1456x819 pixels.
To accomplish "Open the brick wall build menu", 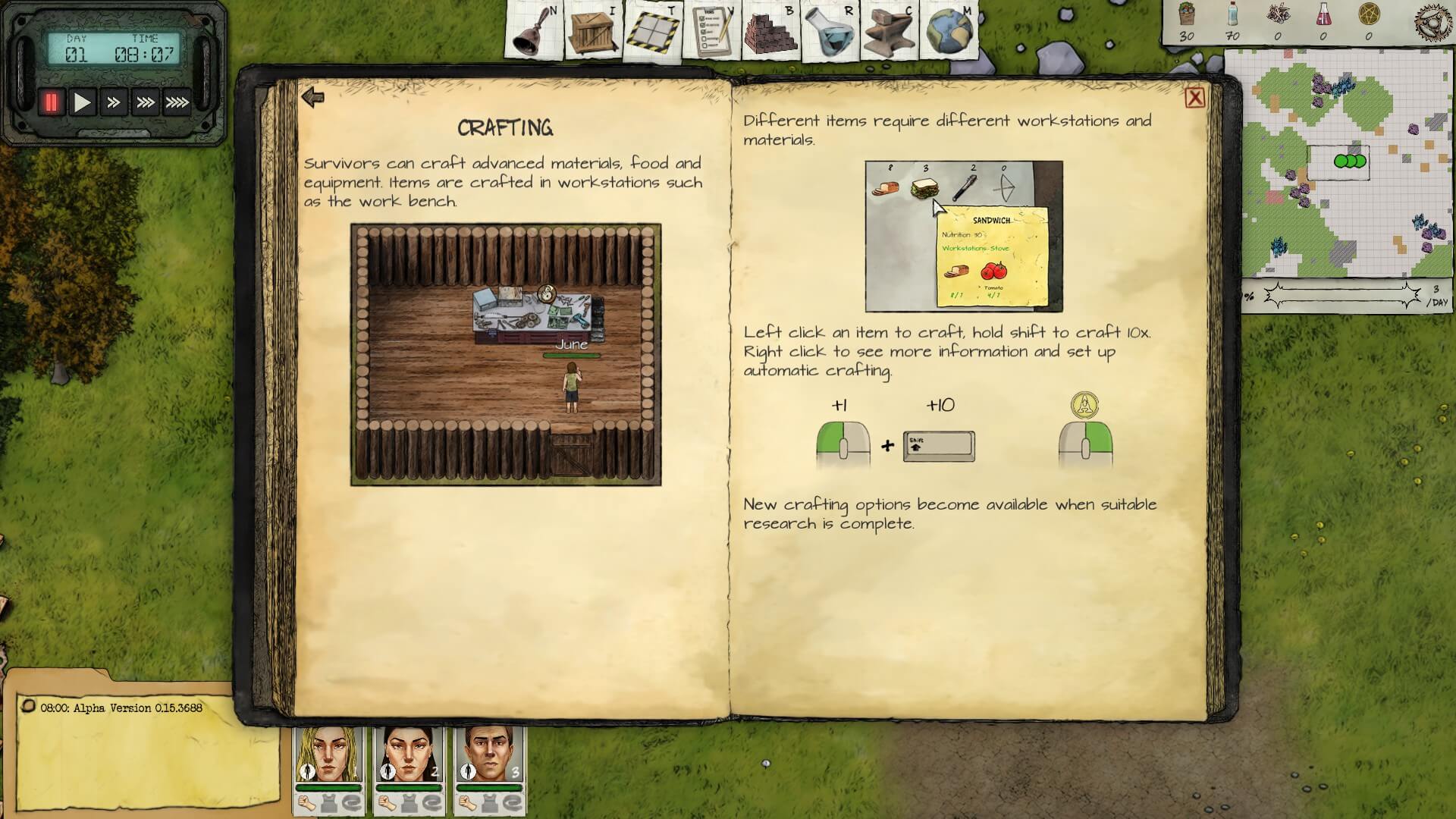I will (770, 32).
